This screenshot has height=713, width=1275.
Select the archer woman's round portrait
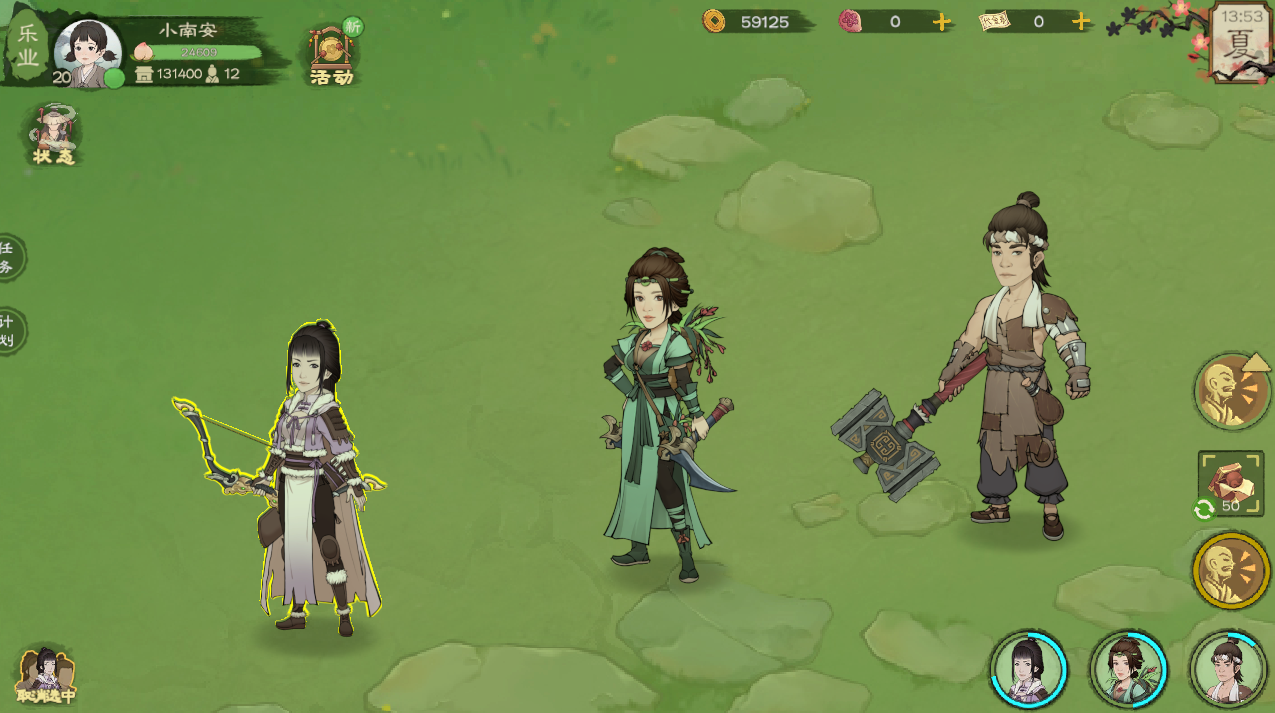click(x=1029, y=669)
